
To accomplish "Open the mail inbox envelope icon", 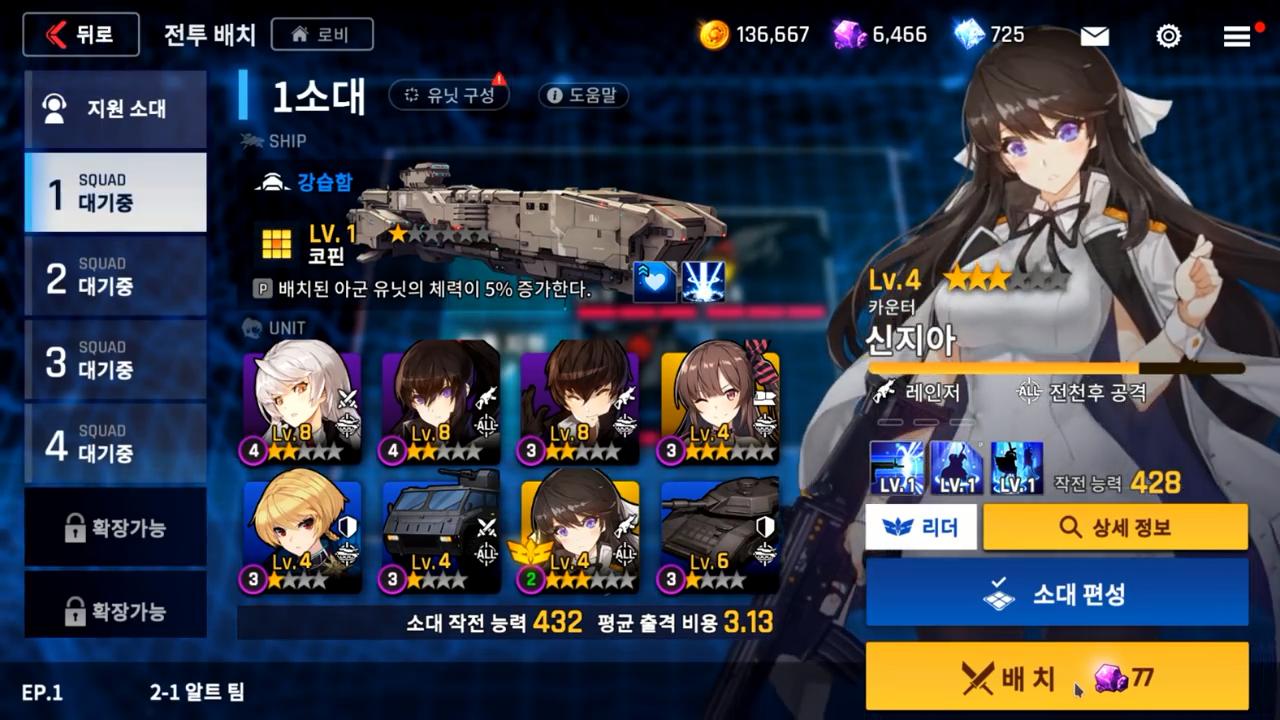I will point(1094,36).
